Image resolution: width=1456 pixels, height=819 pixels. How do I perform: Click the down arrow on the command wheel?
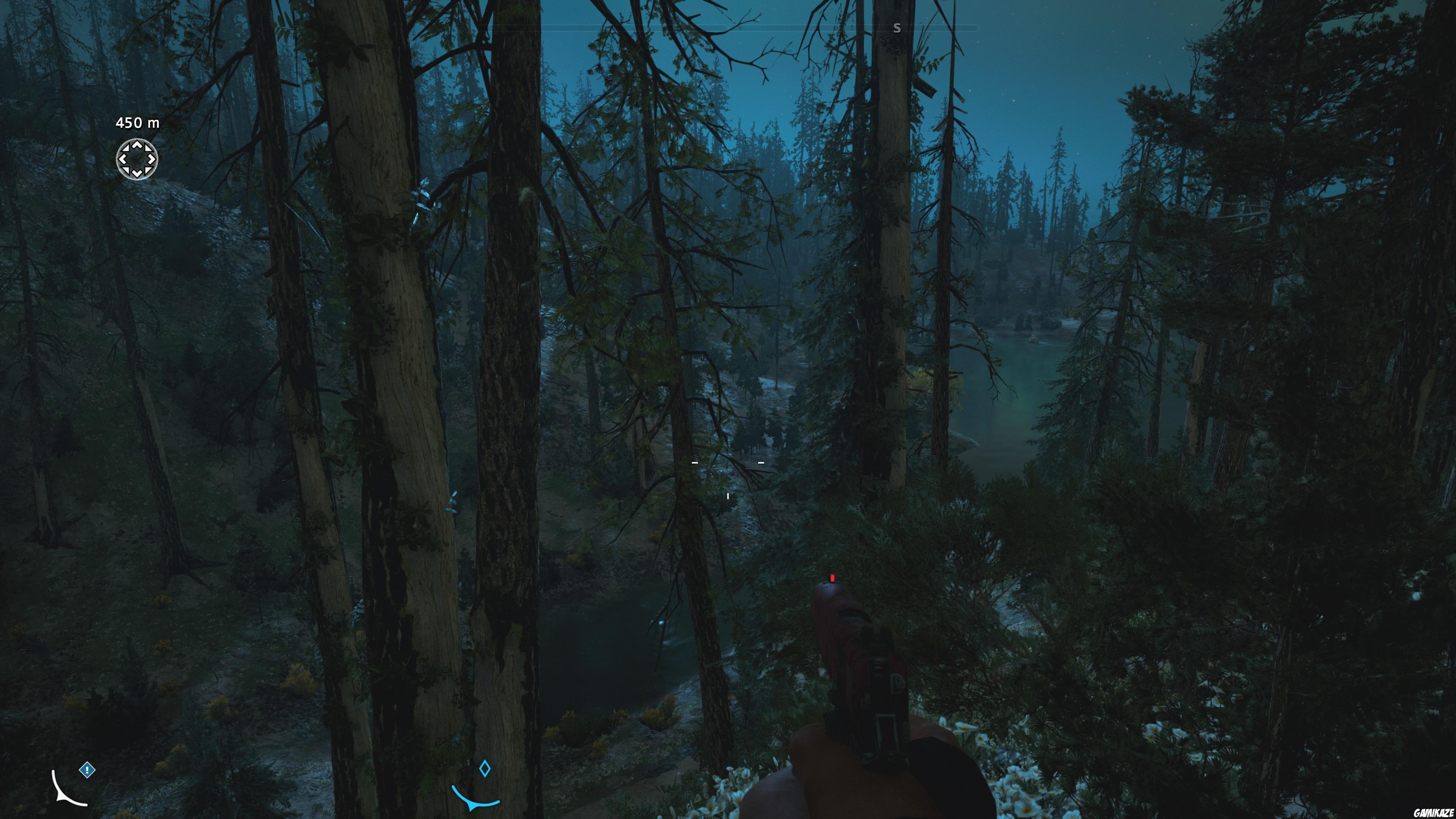(x=137, y=173)
